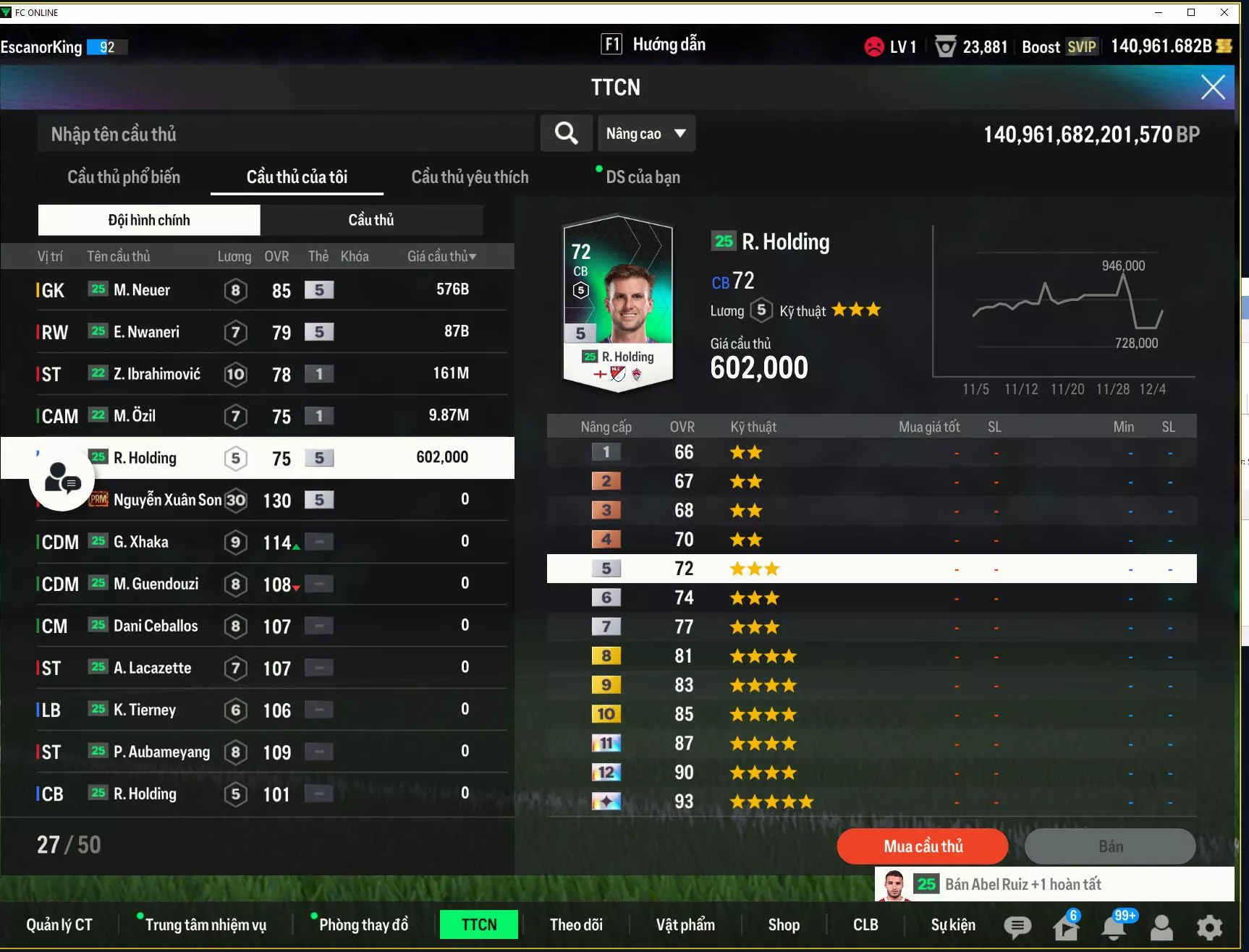The width and height of the screenshot is (1249, 952).
Task: Open the settings gear icon
Action: coord(1209,927)
